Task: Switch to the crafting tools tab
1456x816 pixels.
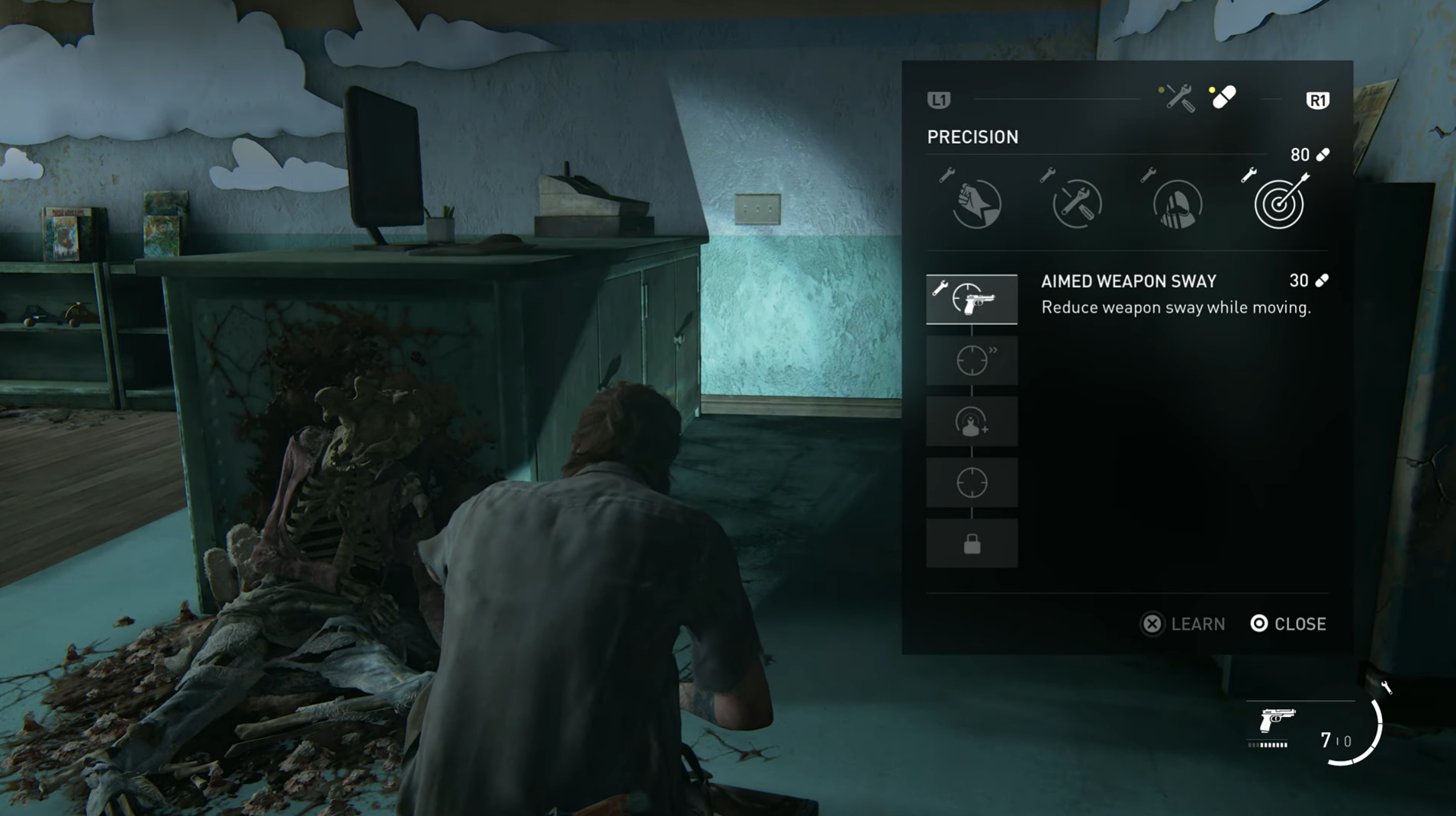Action: [x=1179, y=98]
